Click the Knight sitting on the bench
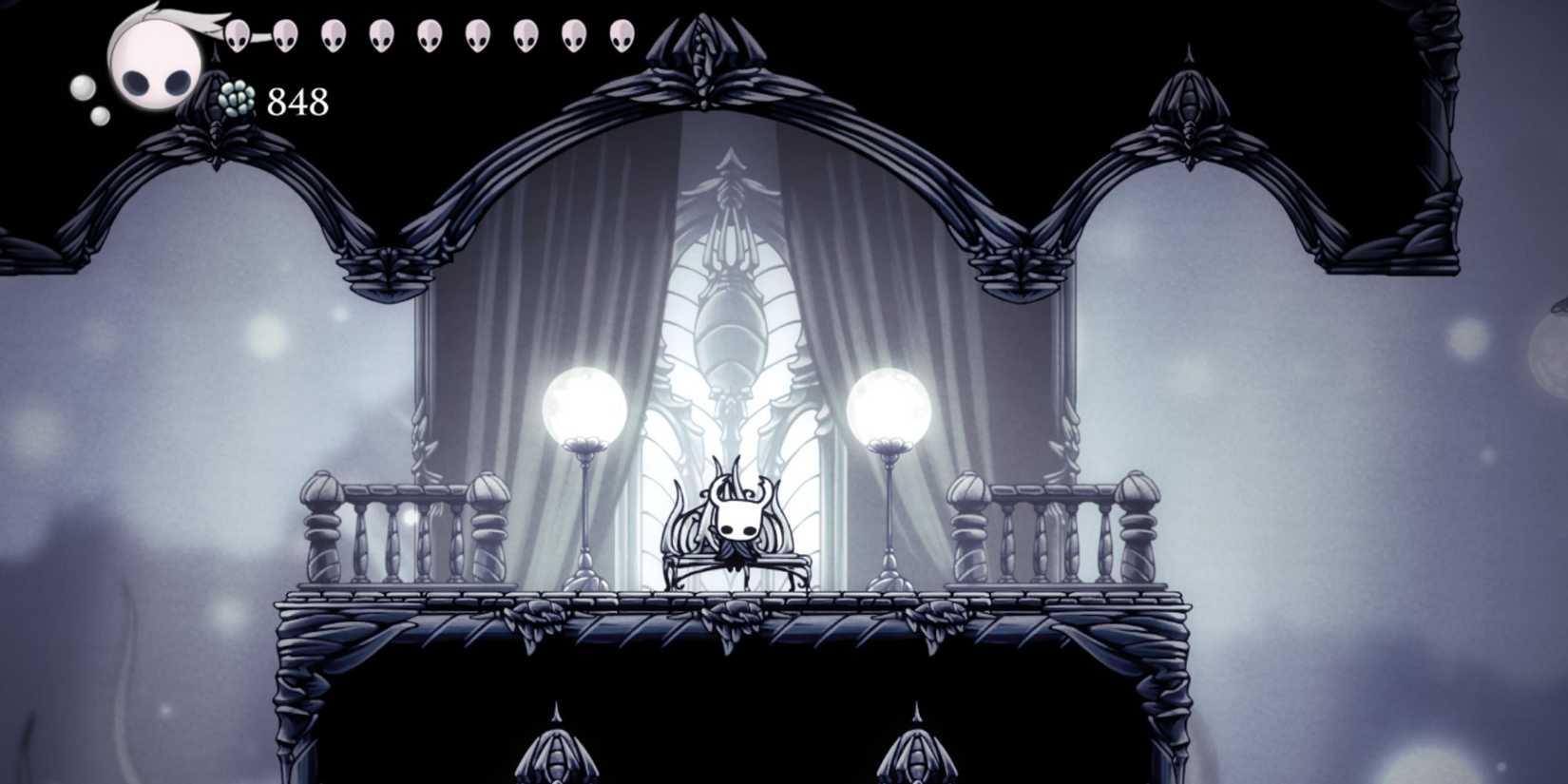Image resolution: width=1568 pixels, height=784 pixels. point(738,523)
